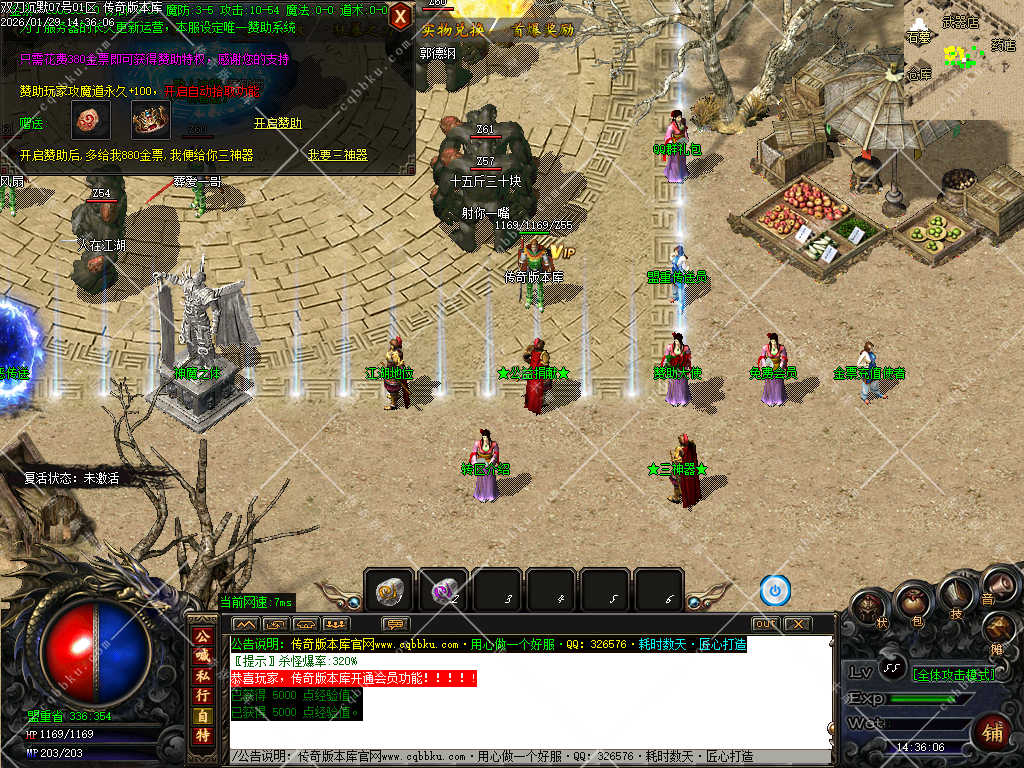Close the chat window with X button

point(797,623)
